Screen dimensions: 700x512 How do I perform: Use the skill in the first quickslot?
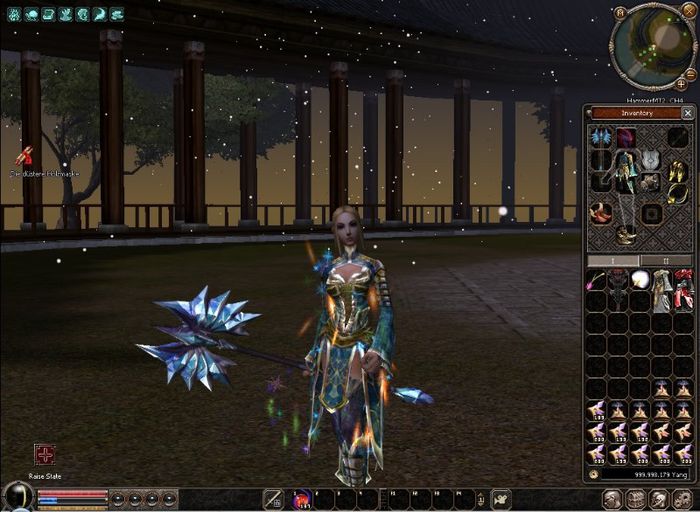(x=301, y=498)
